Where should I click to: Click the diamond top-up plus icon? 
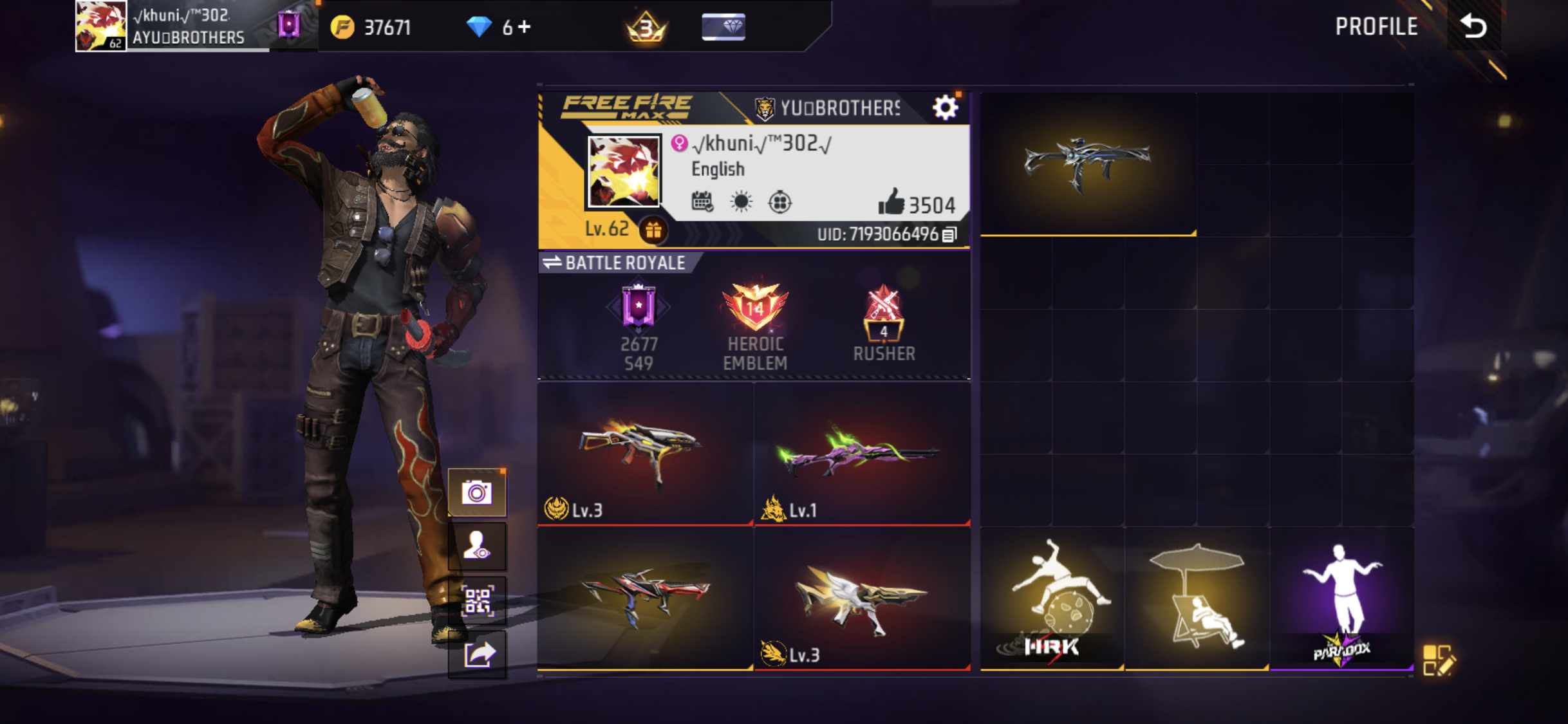pyautogui.click(x=525, y=27)
